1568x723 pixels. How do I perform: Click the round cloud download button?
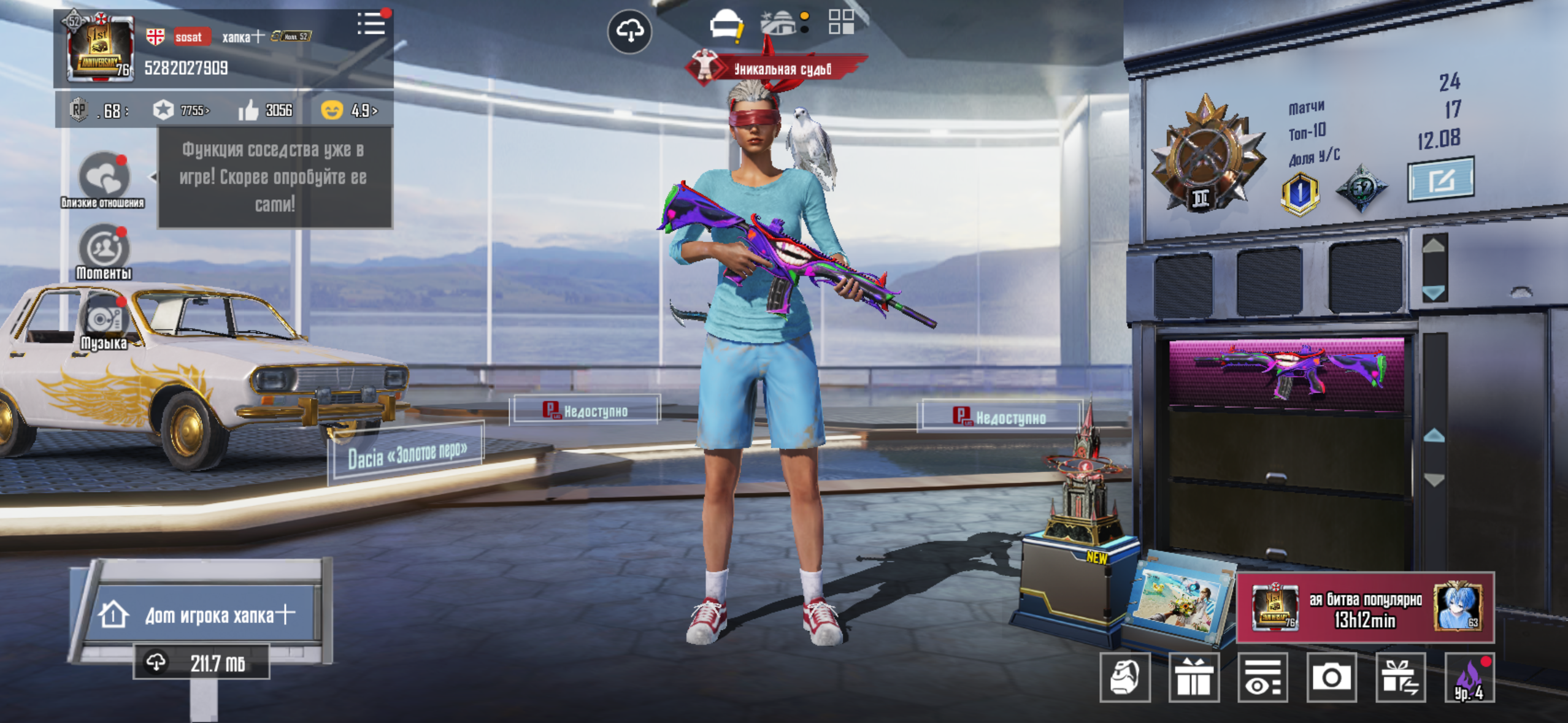[629, 31]
